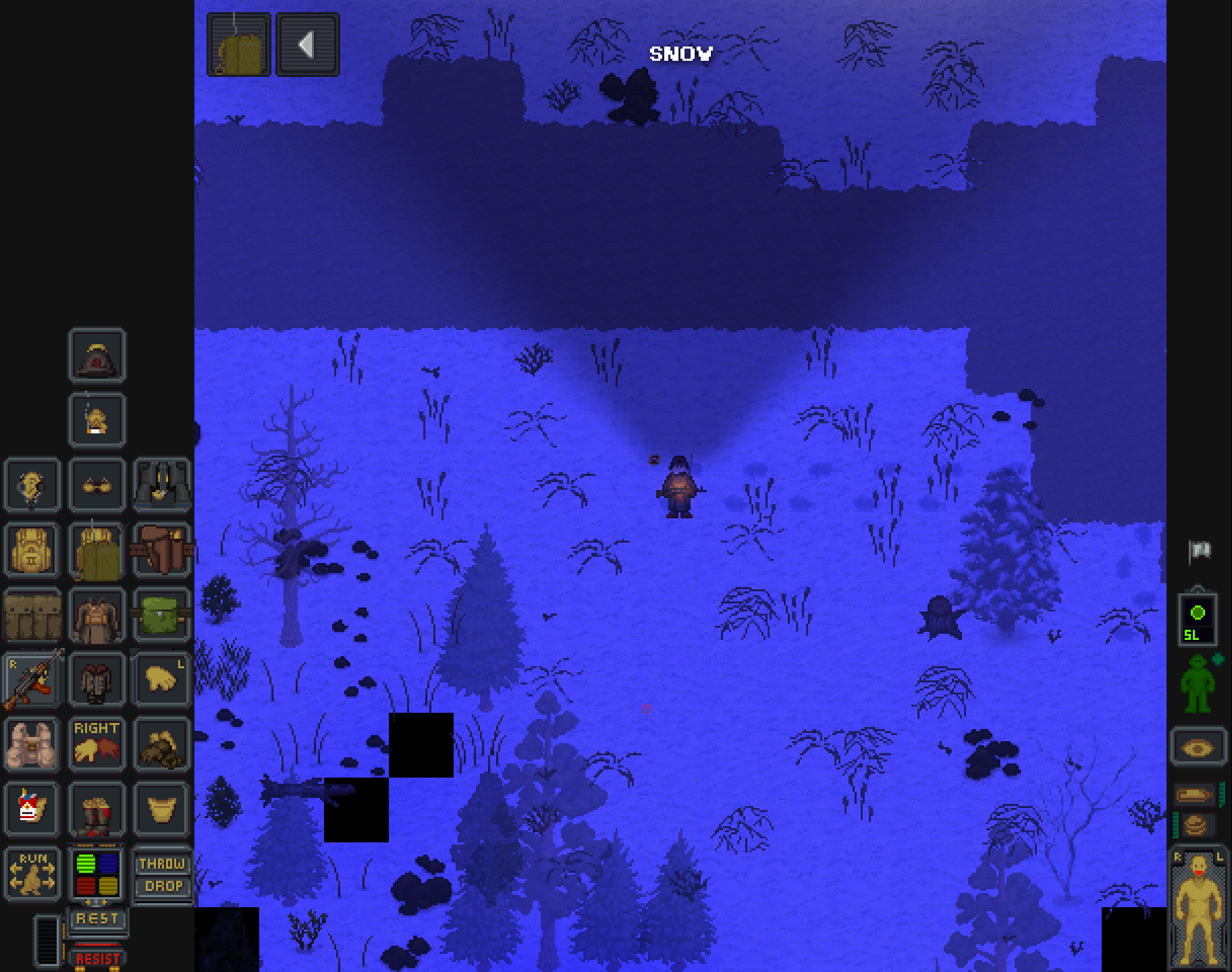Open the green body health status
The height and width of the screenshot is (972, 1232).
tap(1198, 683)
